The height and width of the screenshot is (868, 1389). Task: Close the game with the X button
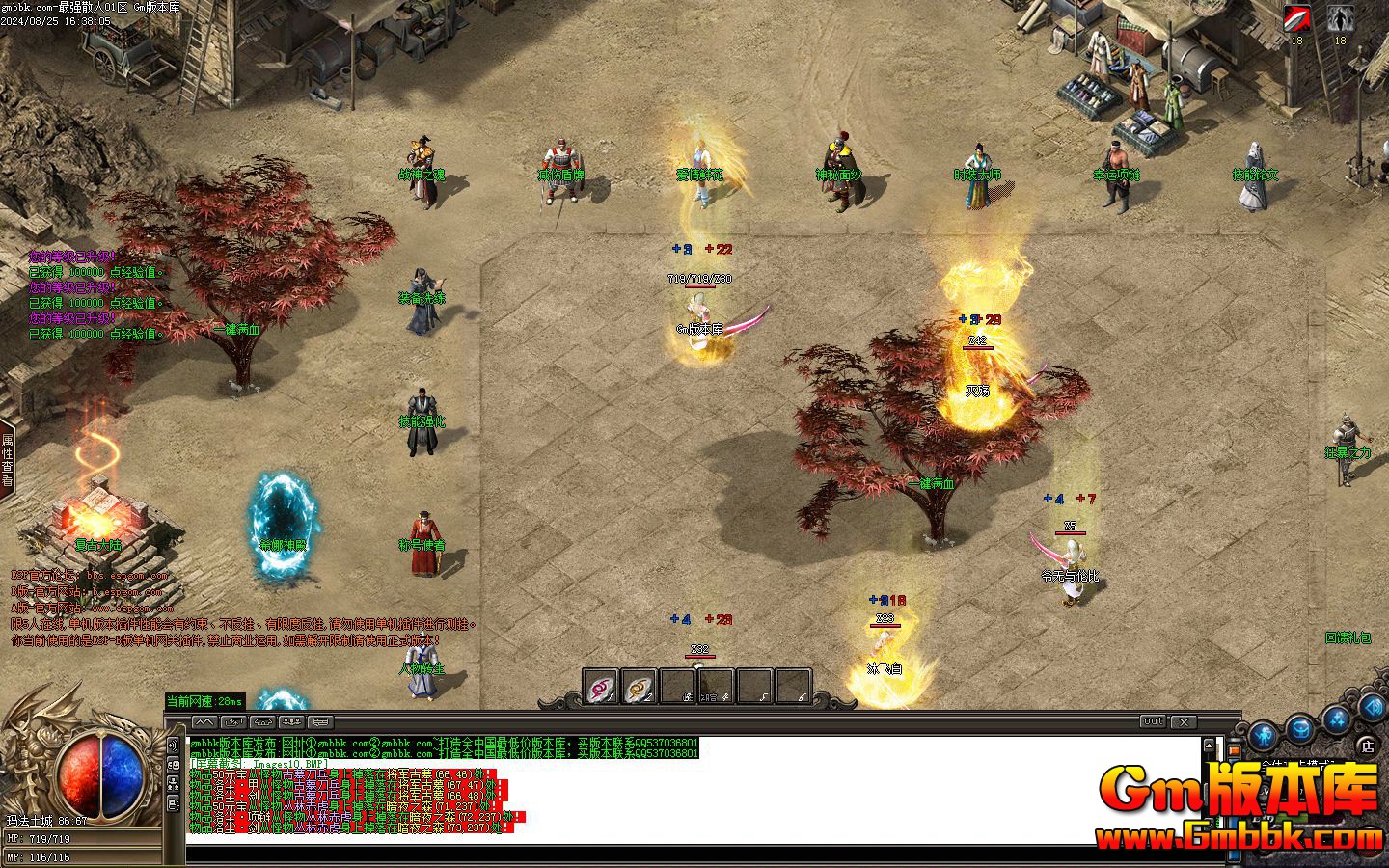(x=1185, y=721)
